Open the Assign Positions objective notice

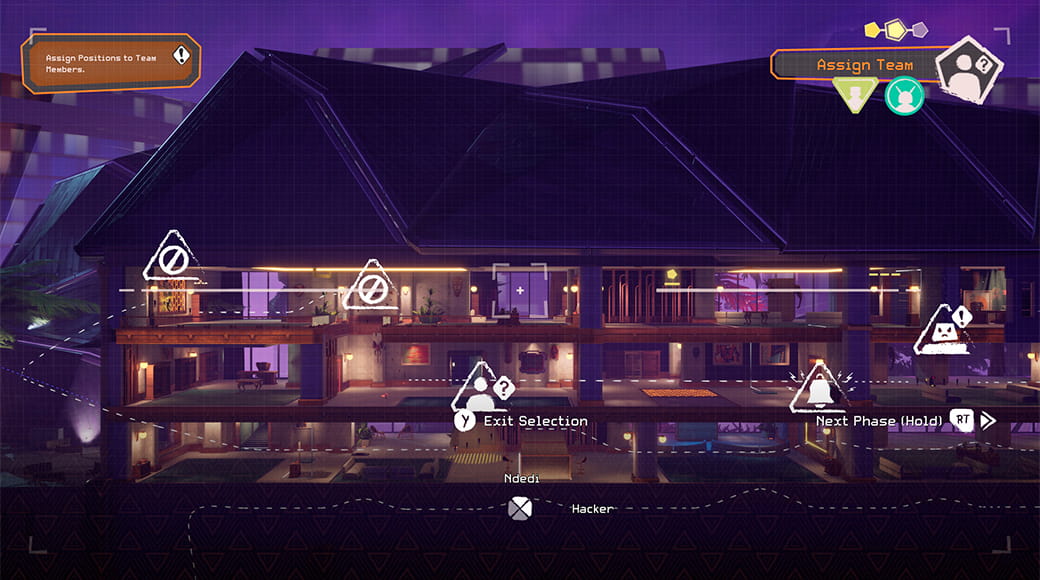click(x=111, y=64)
